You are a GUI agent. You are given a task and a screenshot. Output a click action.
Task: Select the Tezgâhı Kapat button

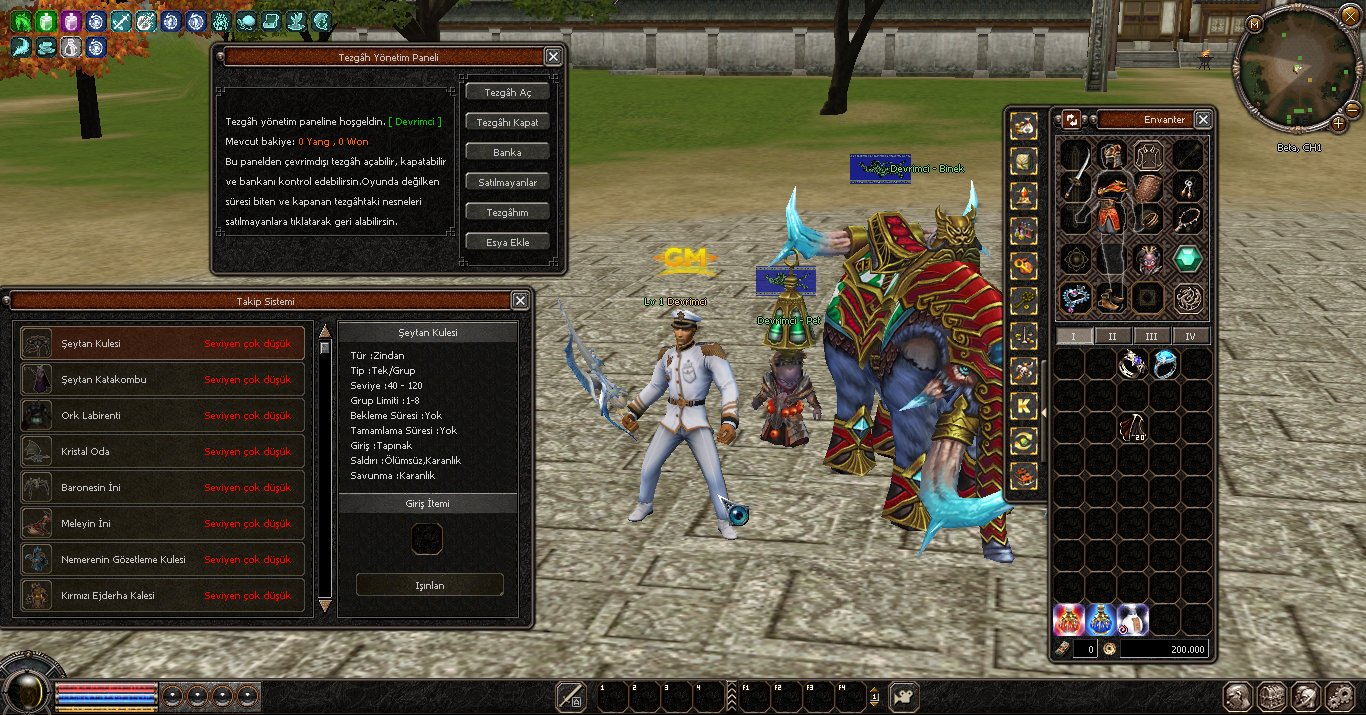pos(507,122)
